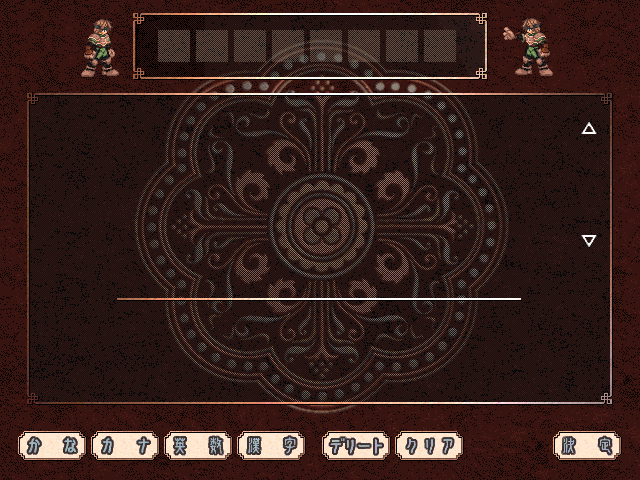
Task: Click the デリート delete button
Action: (x=356, y=446)
